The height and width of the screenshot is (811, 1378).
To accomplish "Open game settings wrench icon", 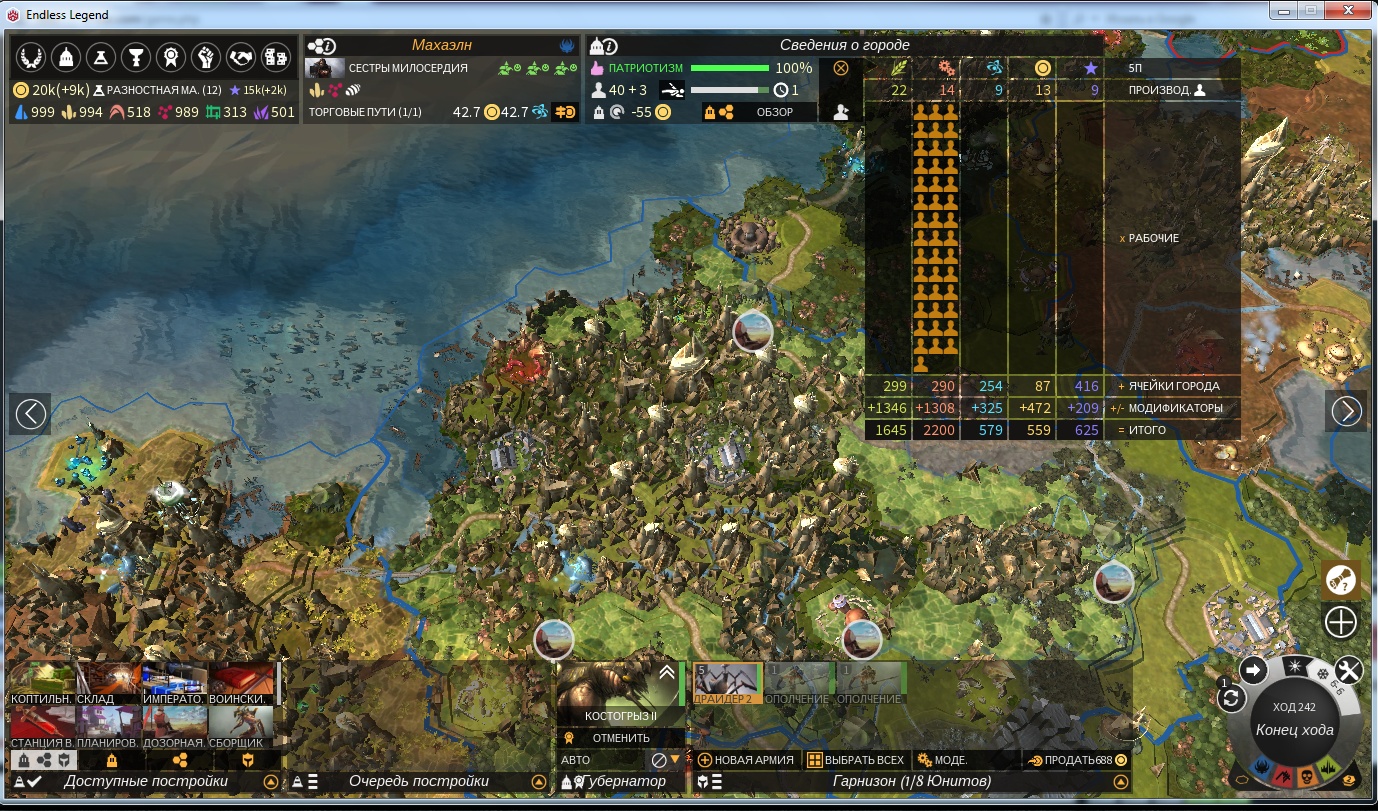I will pyautogui.click(x=1348, y=670).
